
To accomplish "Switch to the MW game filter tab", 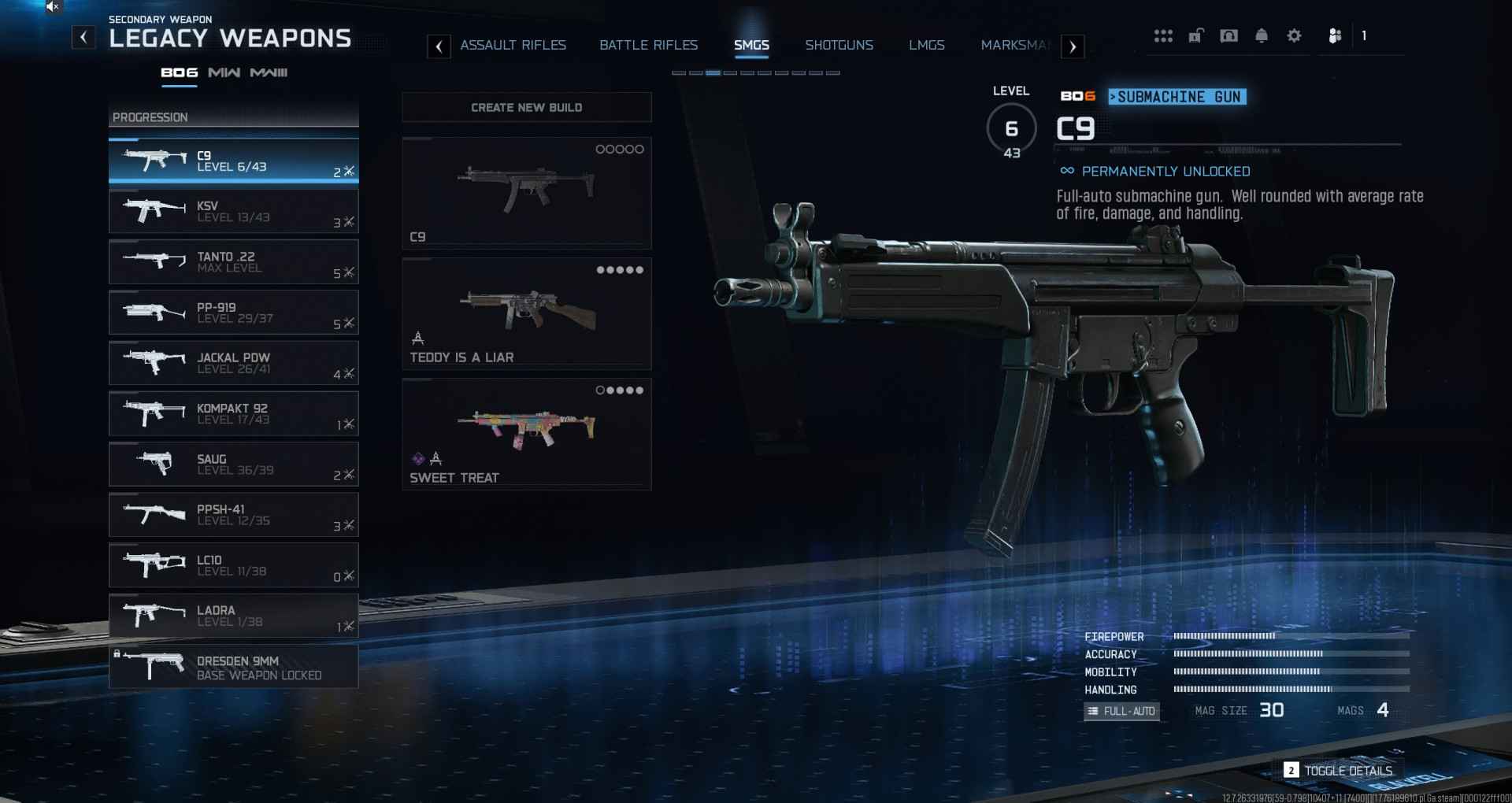I will click(224, 72).
